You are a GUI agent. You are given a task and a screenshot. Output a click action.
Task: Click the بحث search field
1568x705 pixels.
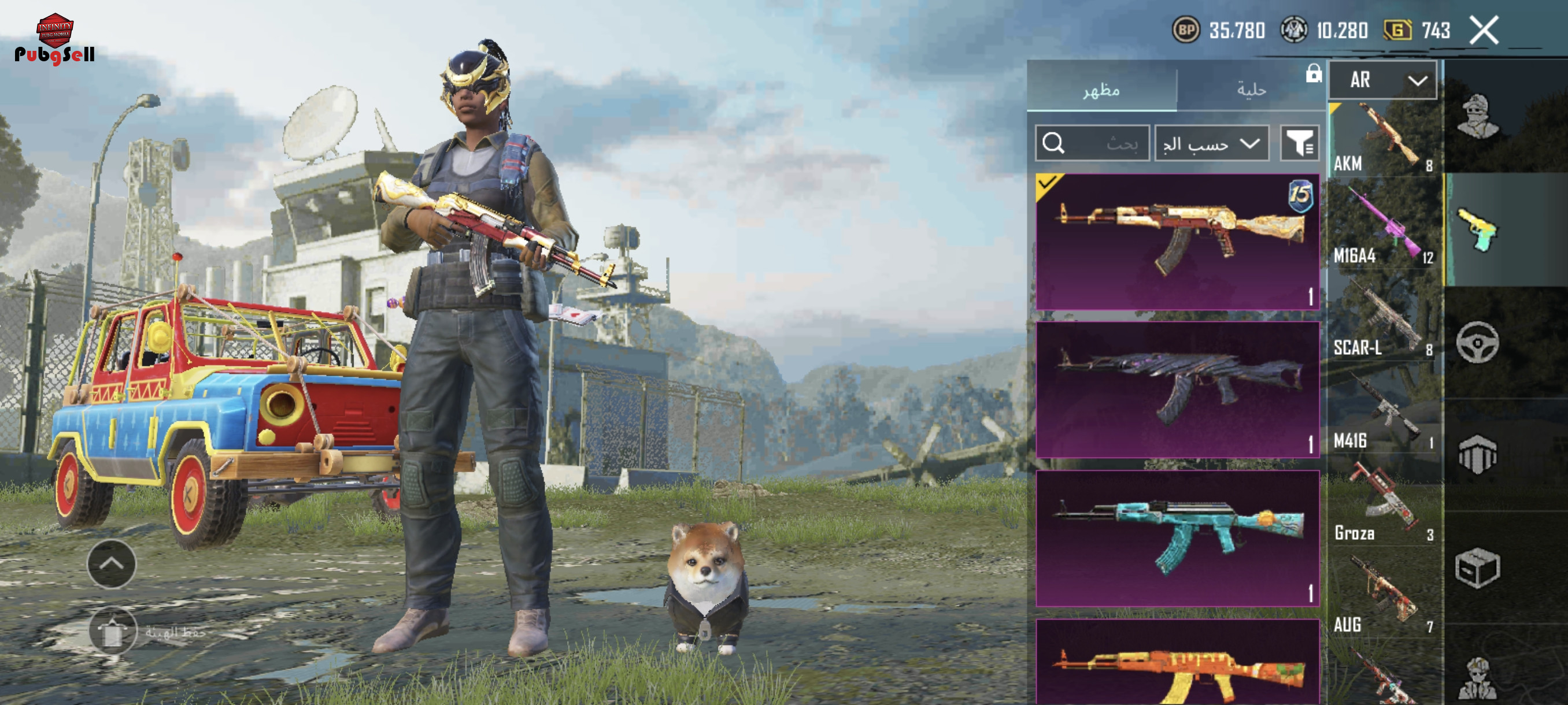click(x=1092, y=143)
